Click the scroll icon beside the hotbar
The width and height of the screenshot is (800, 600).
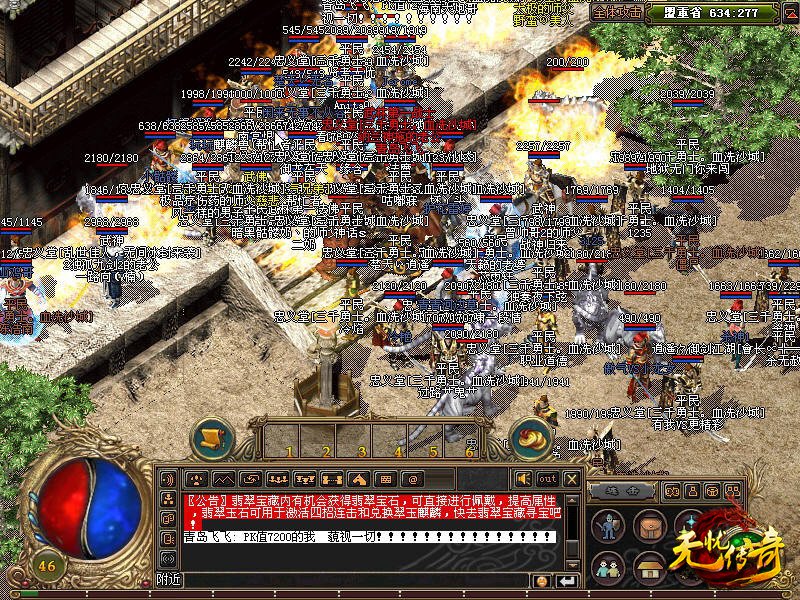point(212,439)
